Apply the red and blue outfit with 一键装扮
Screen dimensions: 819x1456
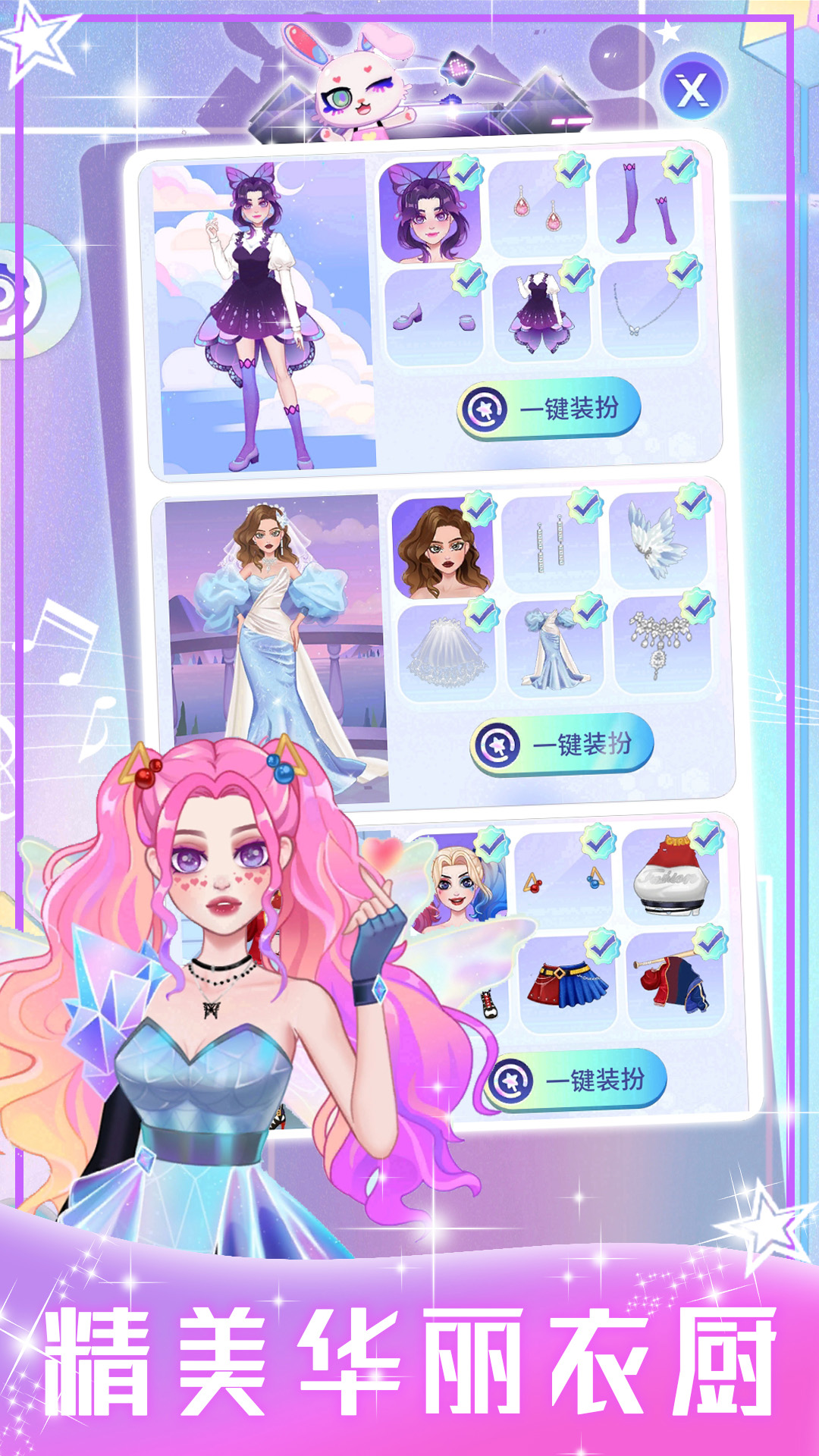pos(576,1080)
